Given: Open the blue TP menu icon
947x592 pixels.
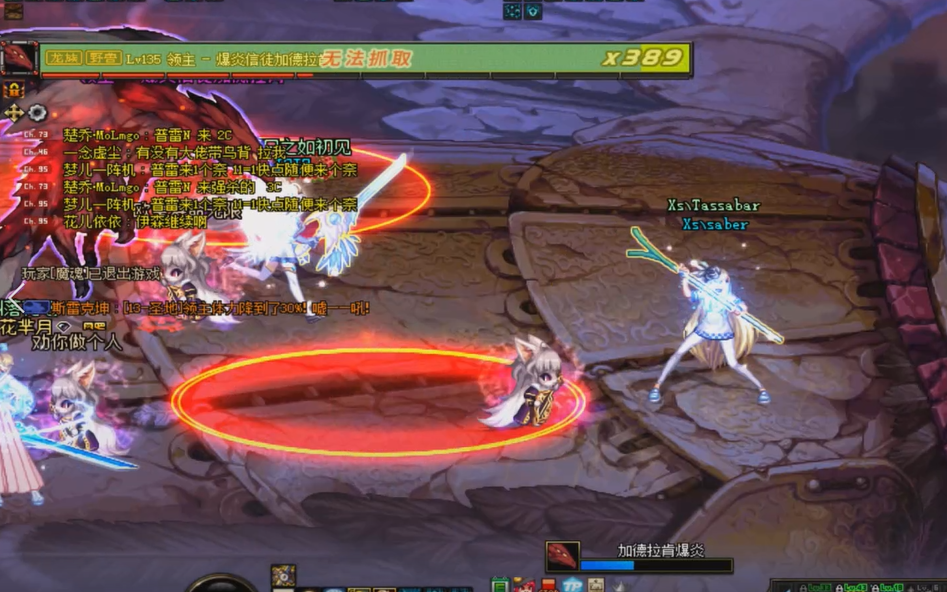Looking at the screenshot, I should 572,585.
